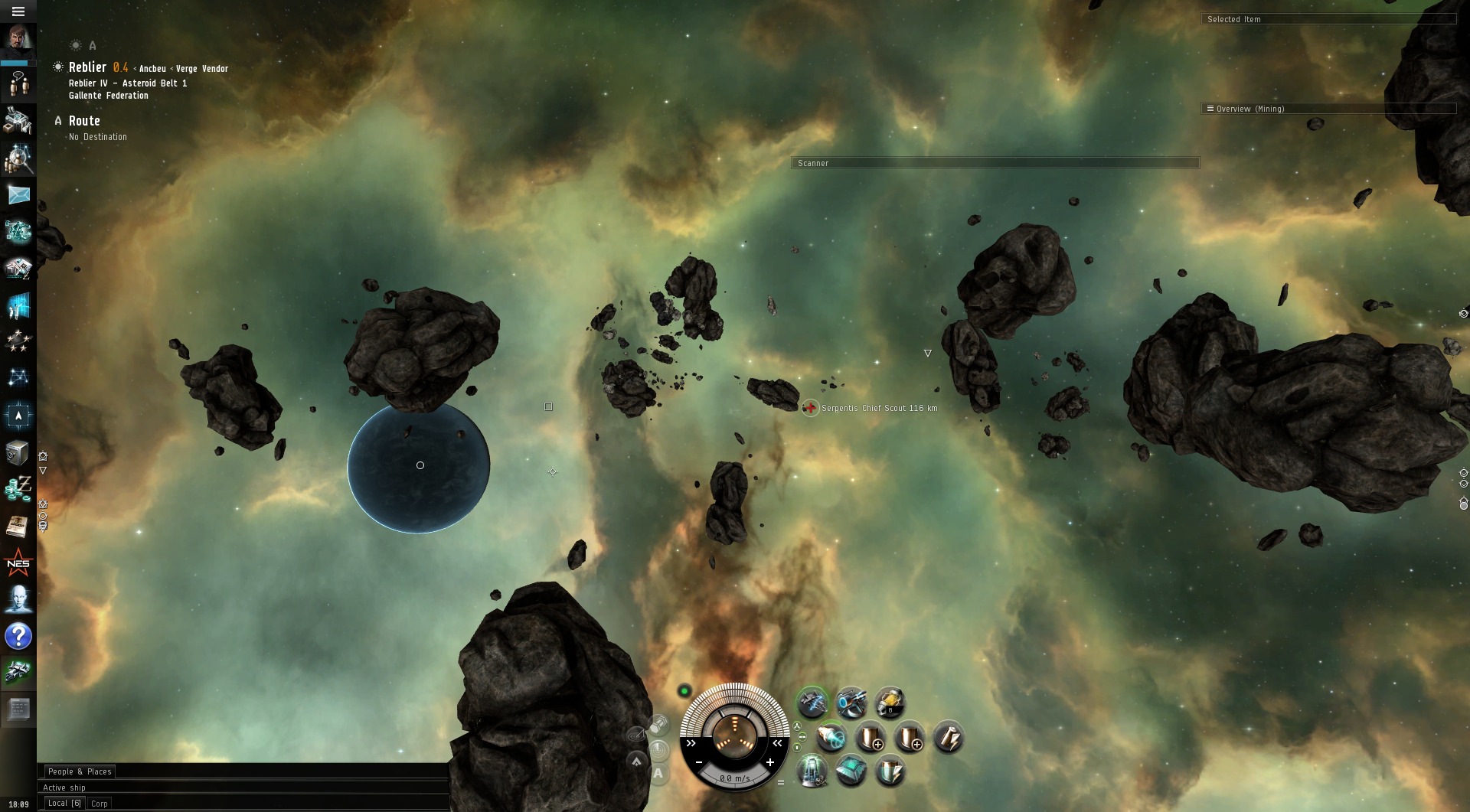The width and height of the screenshot is (1470, 812).
Task: Open the character portrait sheet
Action: [x=18, y=38]
